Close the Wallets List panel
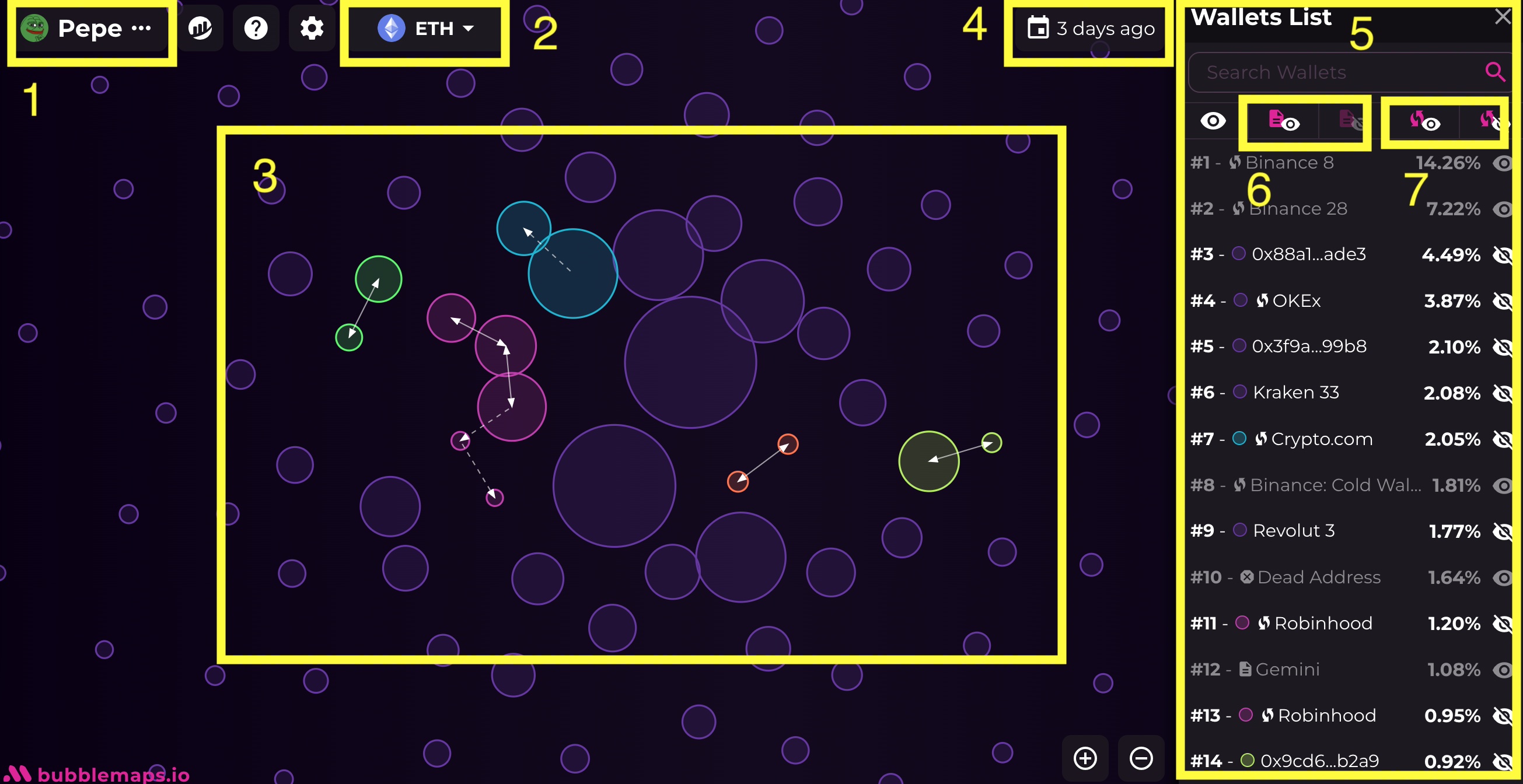1523x784 pixels. pyautogui.click(x=1503, y=16)
